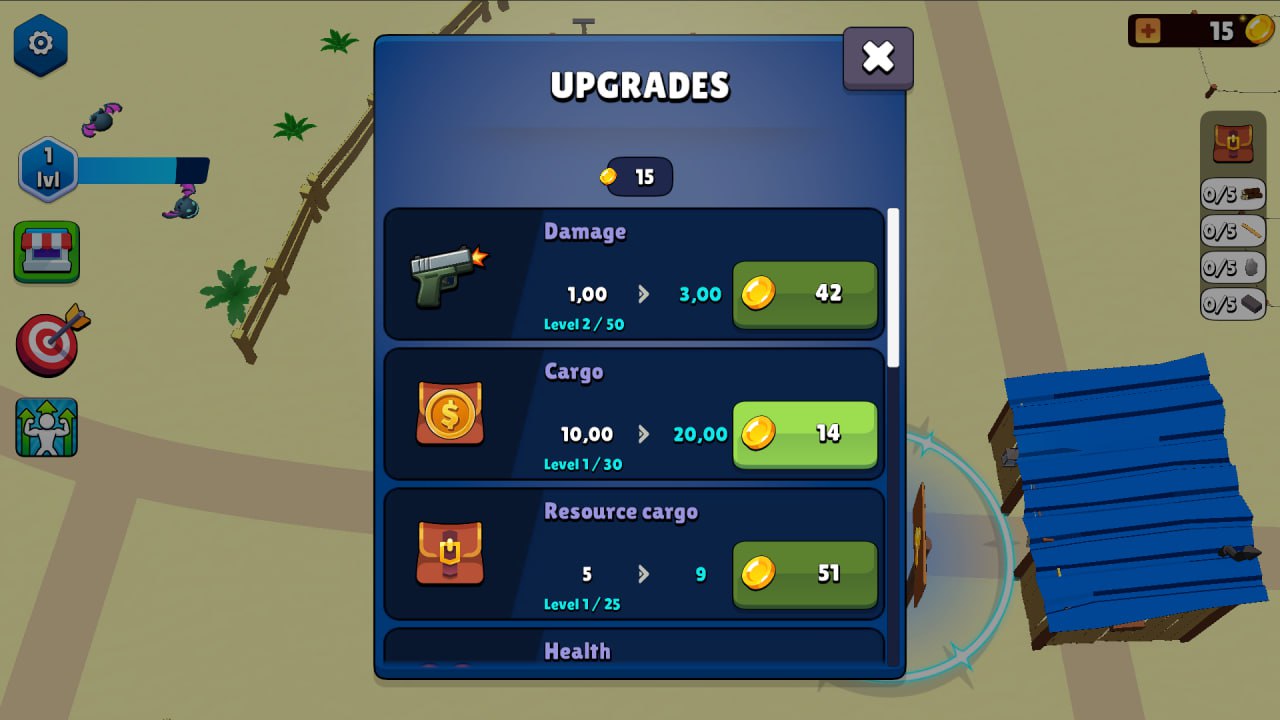Click the dollar-bag icon on the Cargo upgrade
The image size is (1280, 720).
point(449,413)
